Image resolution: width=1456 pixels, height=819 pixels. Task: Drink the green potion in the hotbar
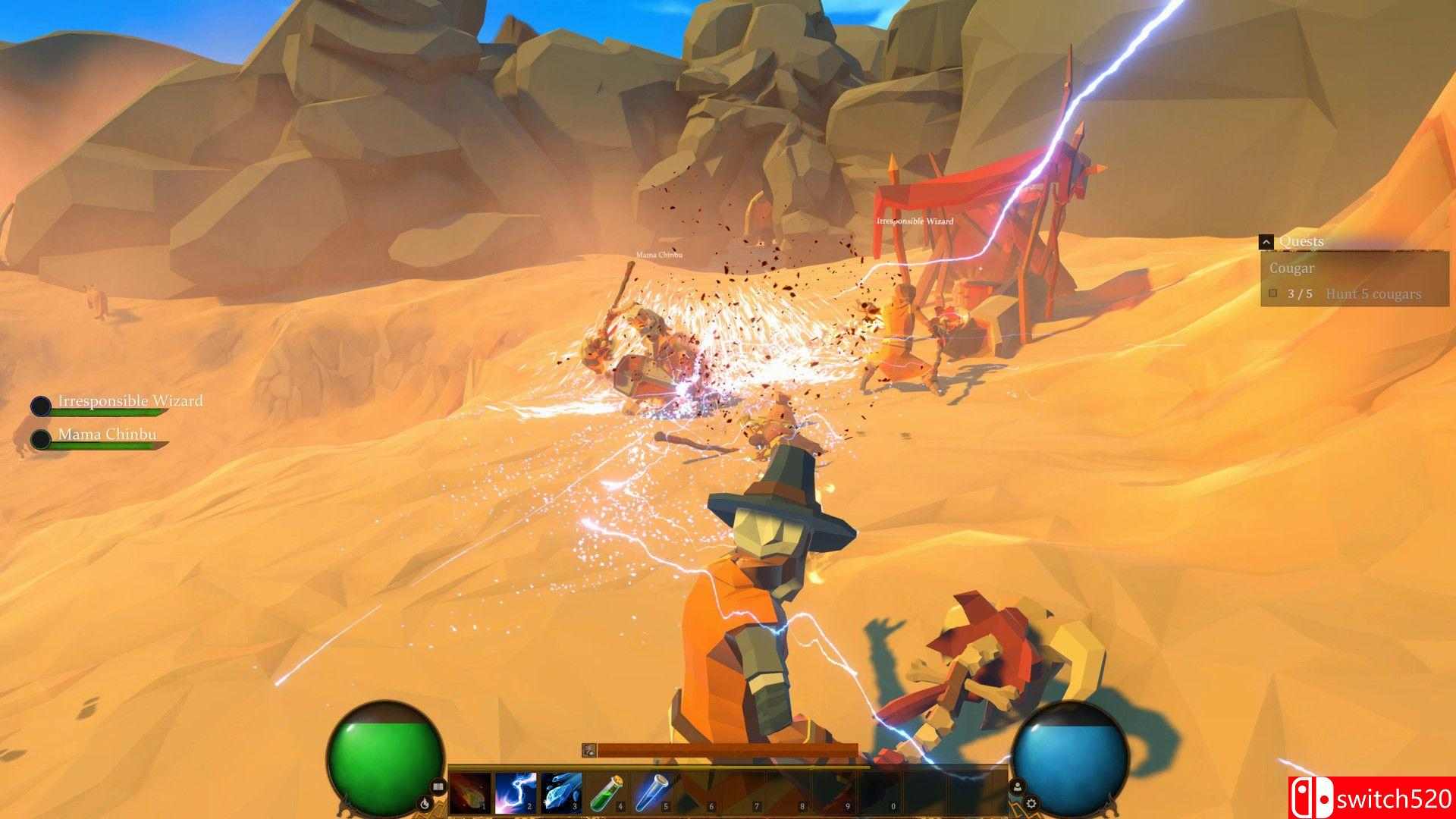[607, 794]
